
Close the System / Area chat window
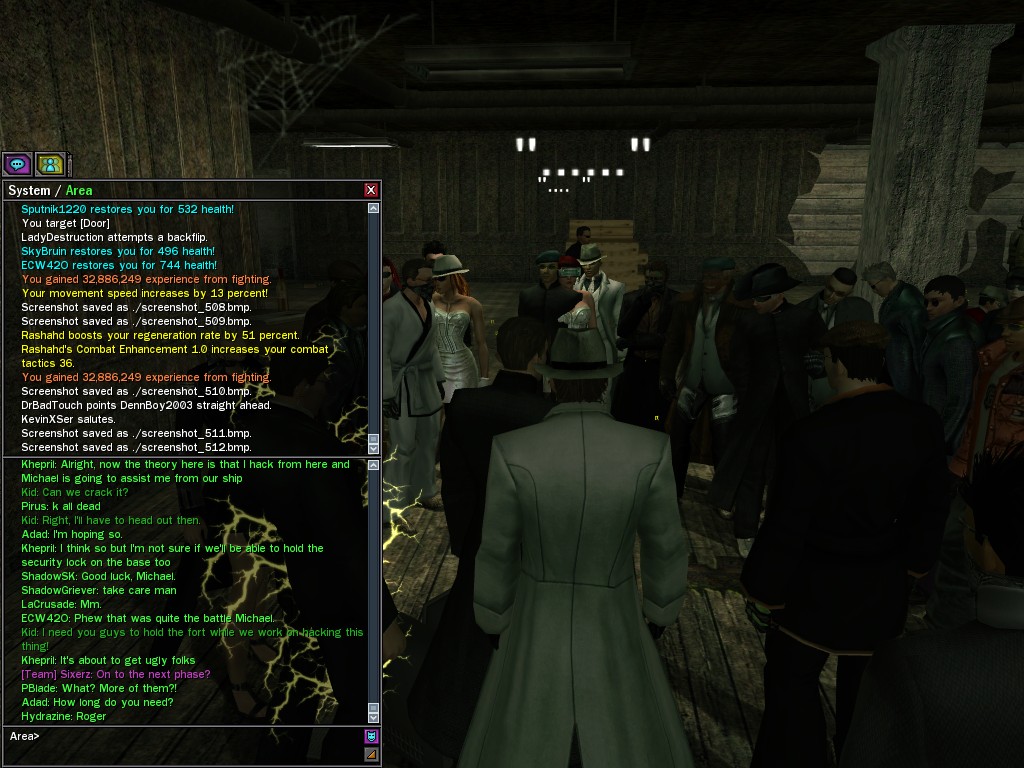pos(371,190)
